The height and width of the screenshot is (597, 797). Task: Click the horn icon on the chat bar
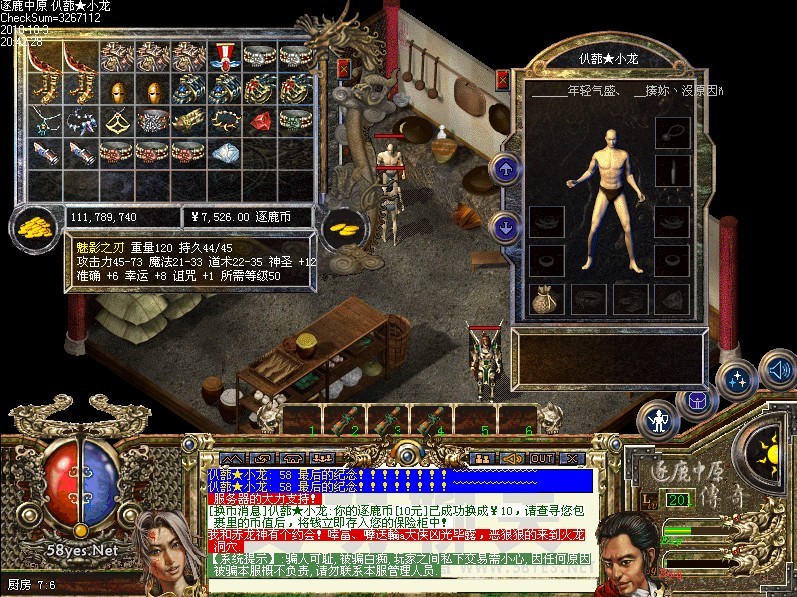tap(511, 458)
